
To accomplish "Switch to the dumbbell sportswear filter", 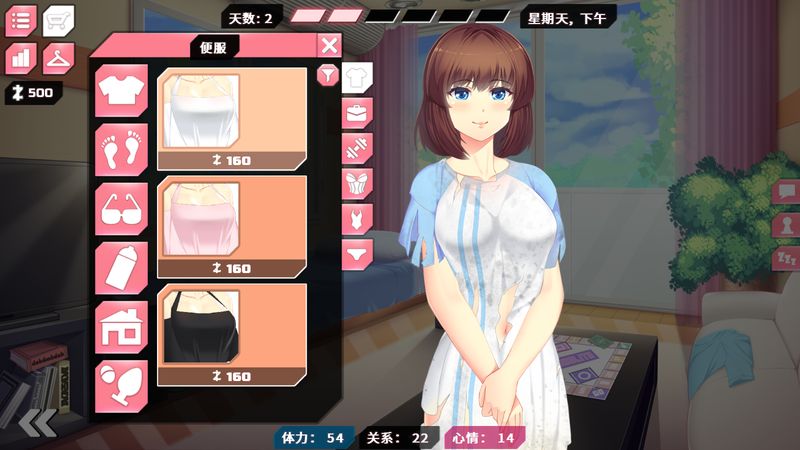I will (x=356, y=148).
